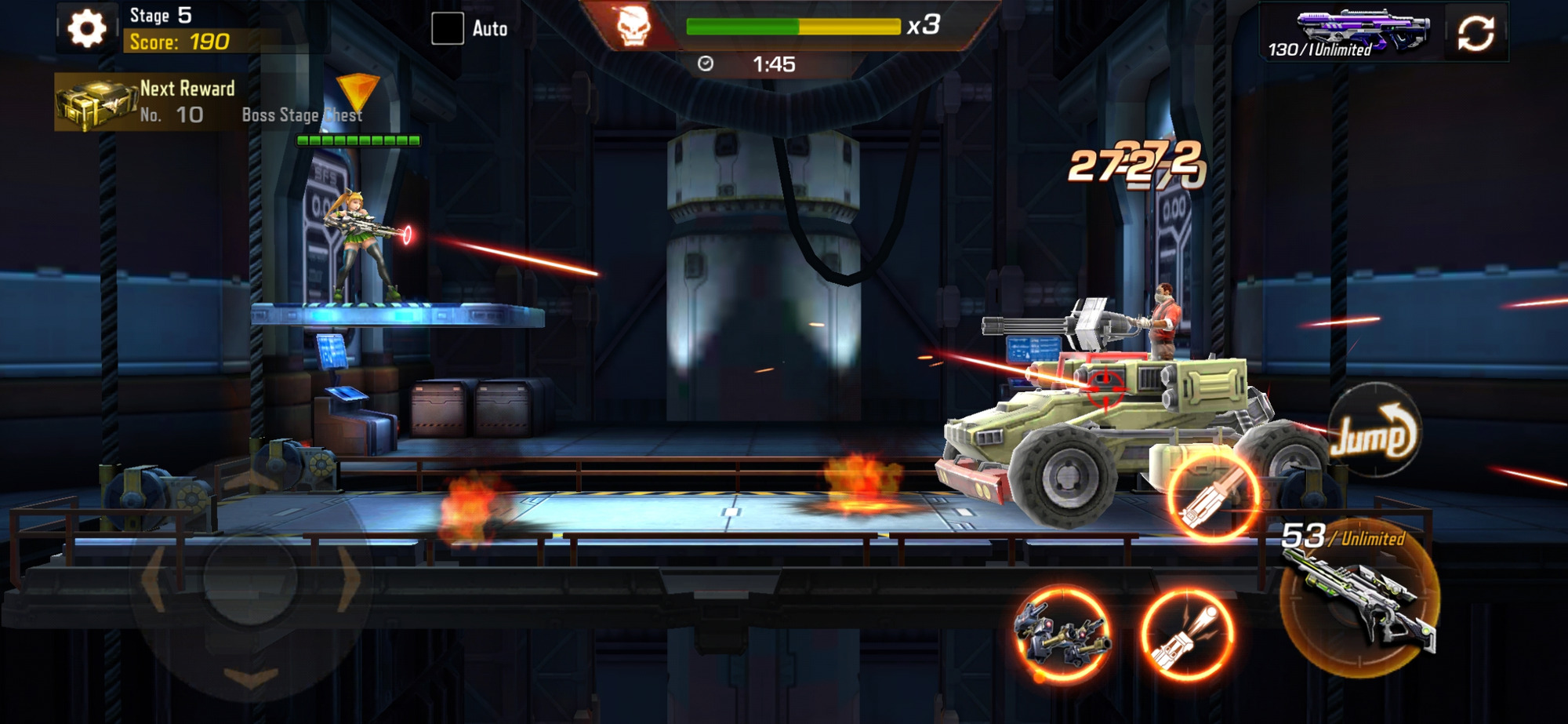
Task: Move right with the joystick arrow
Action: click(349, 580)
